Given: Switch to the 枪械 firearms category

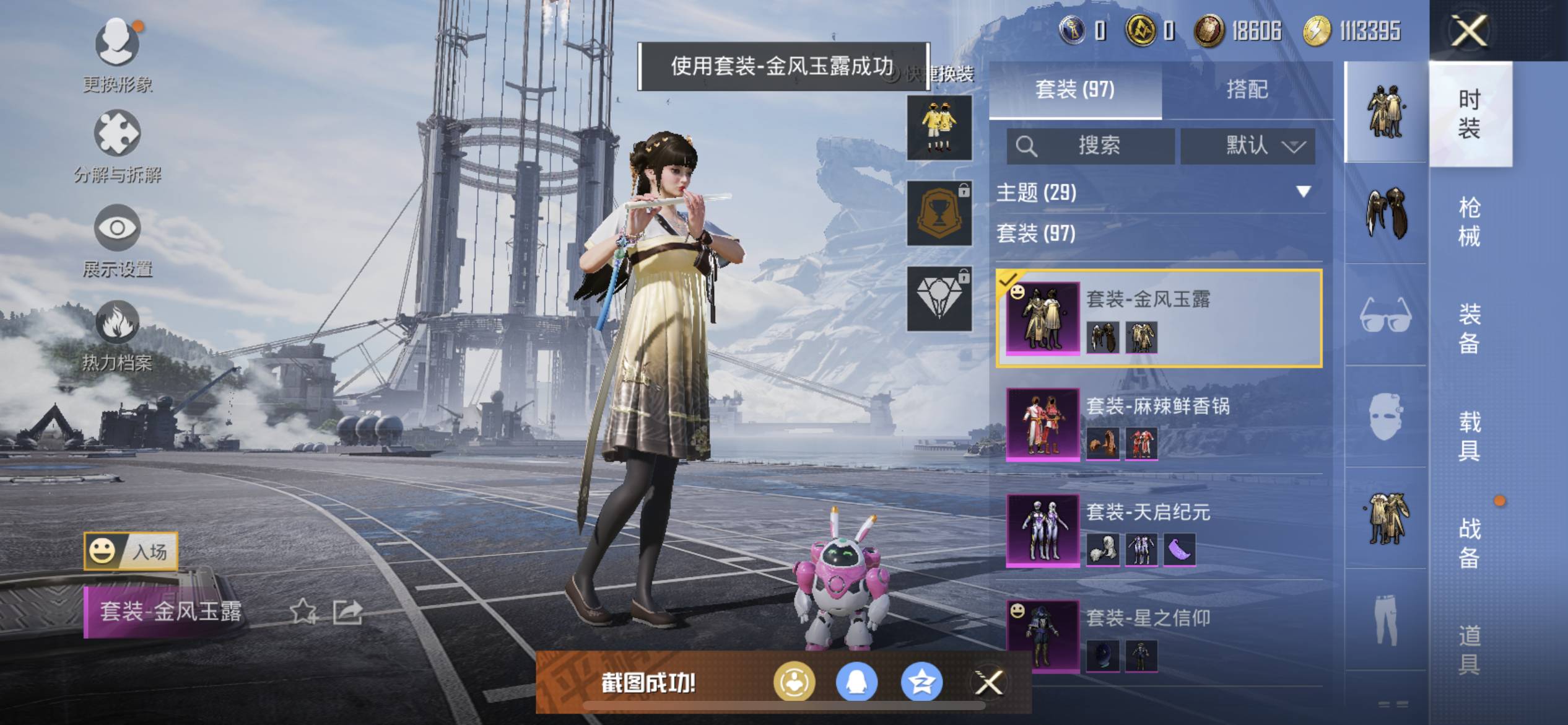Looking at the screenshot, I should 1469,221.
